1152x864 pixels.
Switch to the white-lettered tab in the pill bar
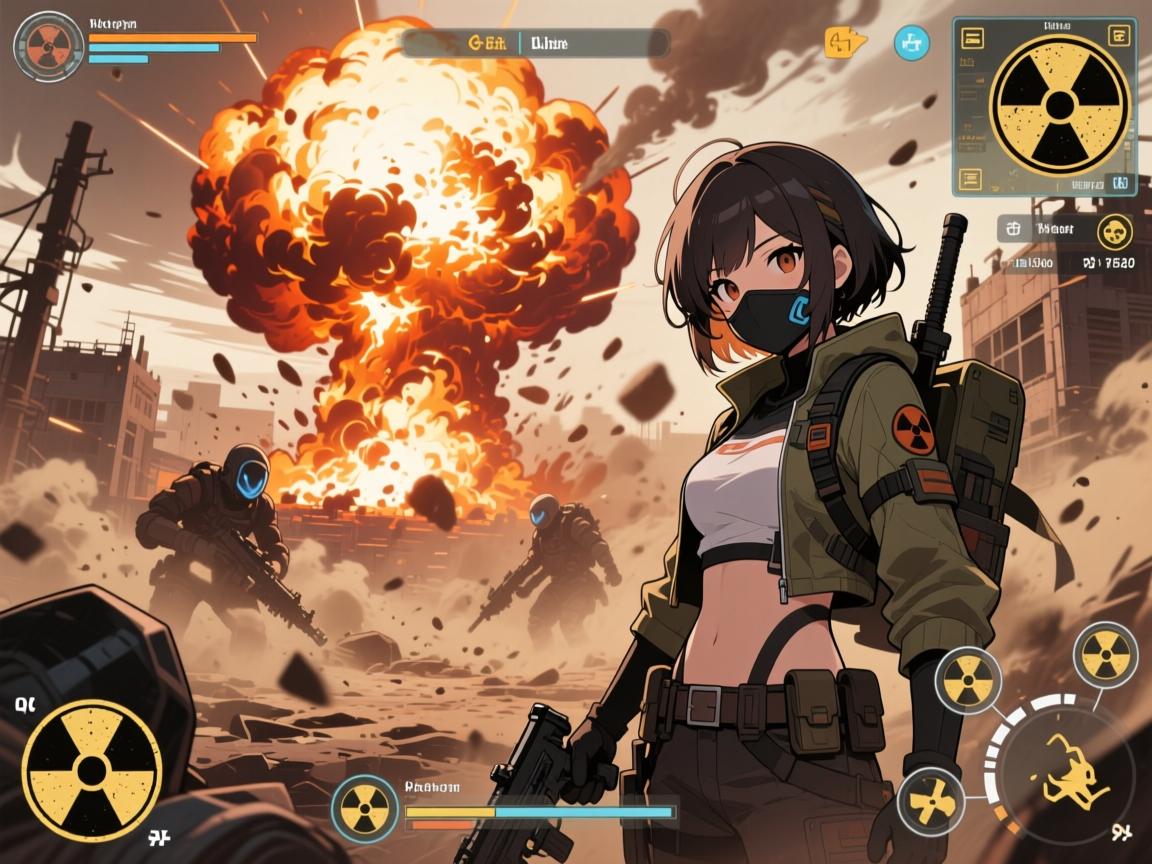[x=548, y=43]
